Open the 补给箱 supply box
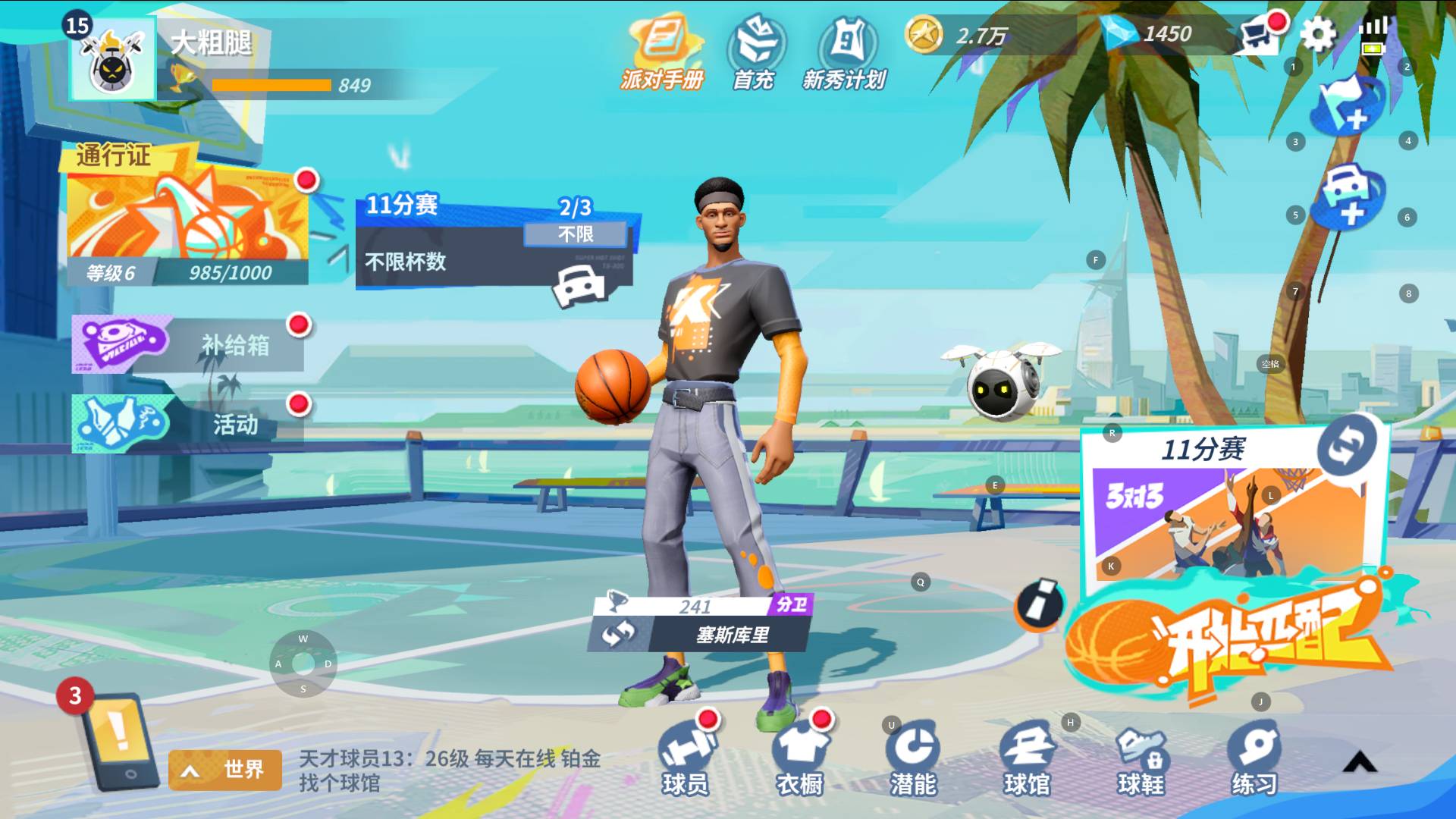1456x819 pixels. (x=190, y=345)
